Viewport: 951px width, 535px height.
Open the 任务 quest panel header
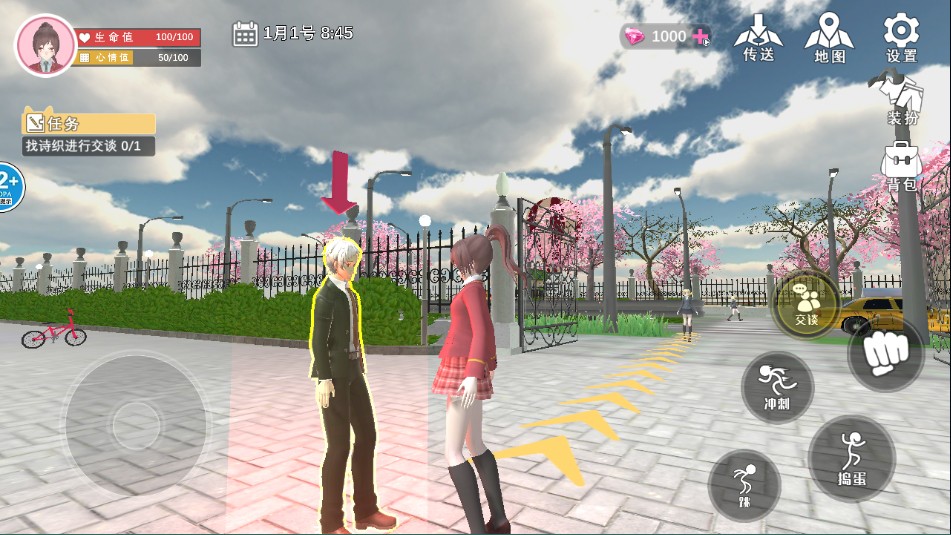(89, 123)
